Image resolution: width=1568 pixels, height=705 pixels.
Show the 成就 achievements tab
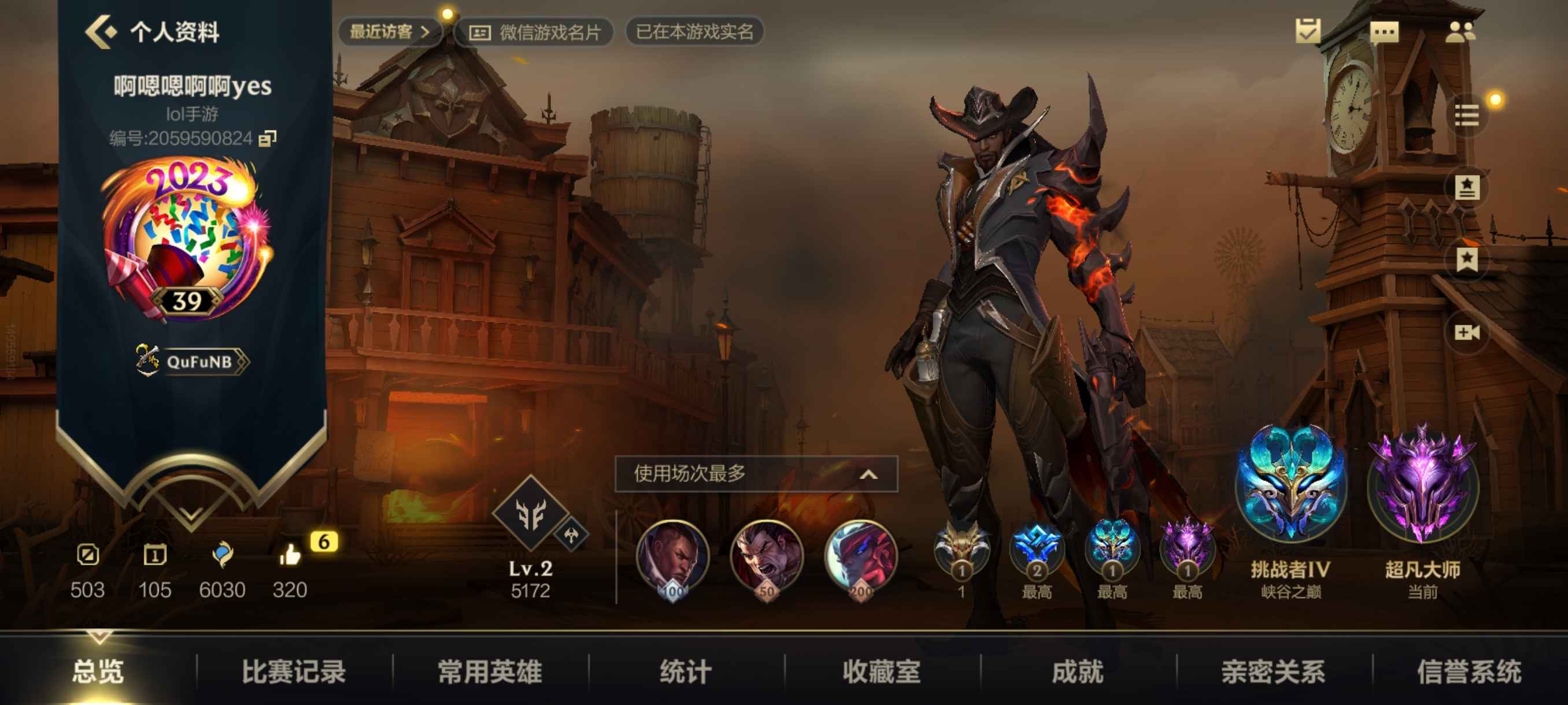coord(1078,671)
